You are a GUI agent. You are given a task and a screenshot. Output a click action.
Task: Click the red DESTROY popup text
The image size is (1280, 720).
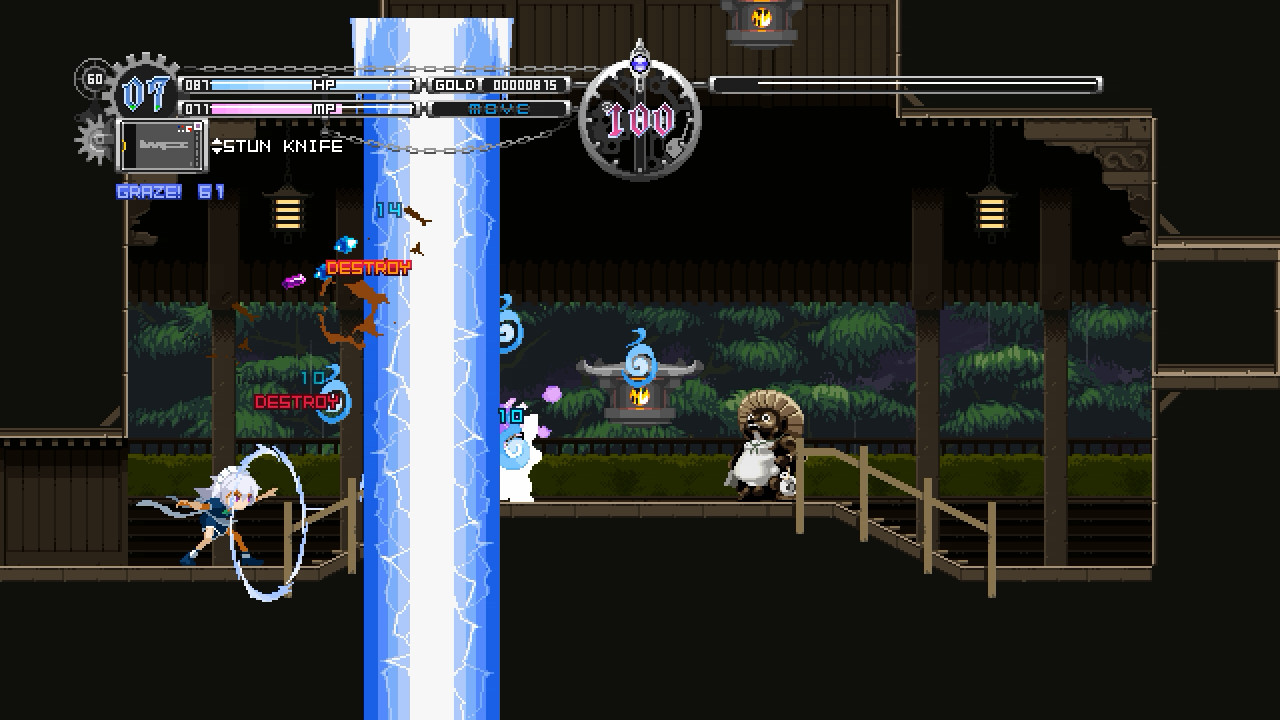coord(366,268)
